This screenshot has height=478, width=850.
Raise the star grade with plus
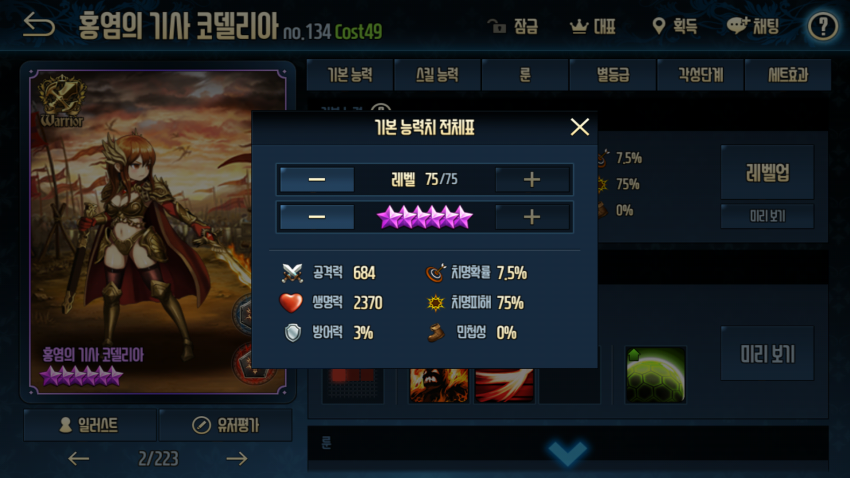pyautogui.click(x=532, y=217)
